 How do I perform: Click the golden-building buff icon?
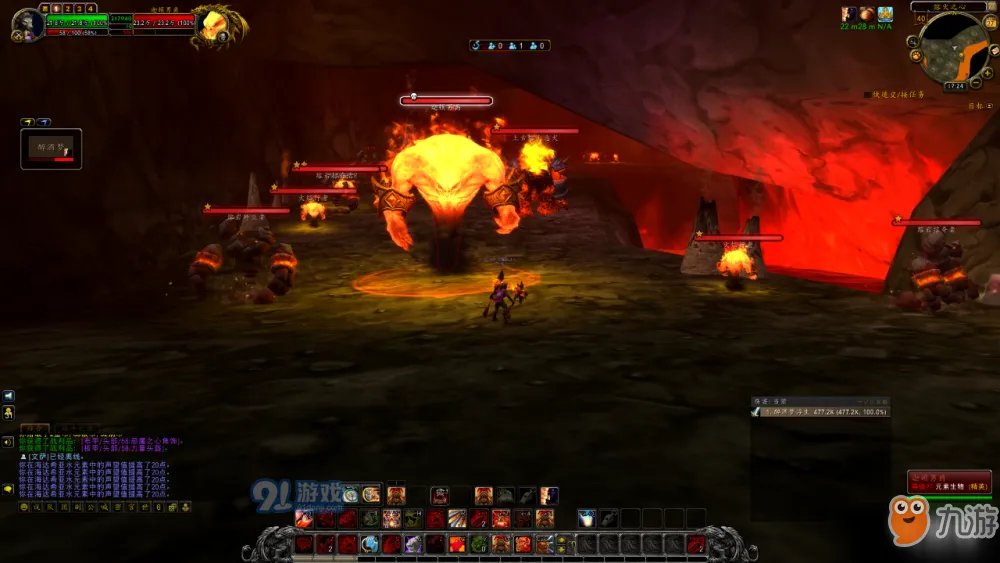884,14
